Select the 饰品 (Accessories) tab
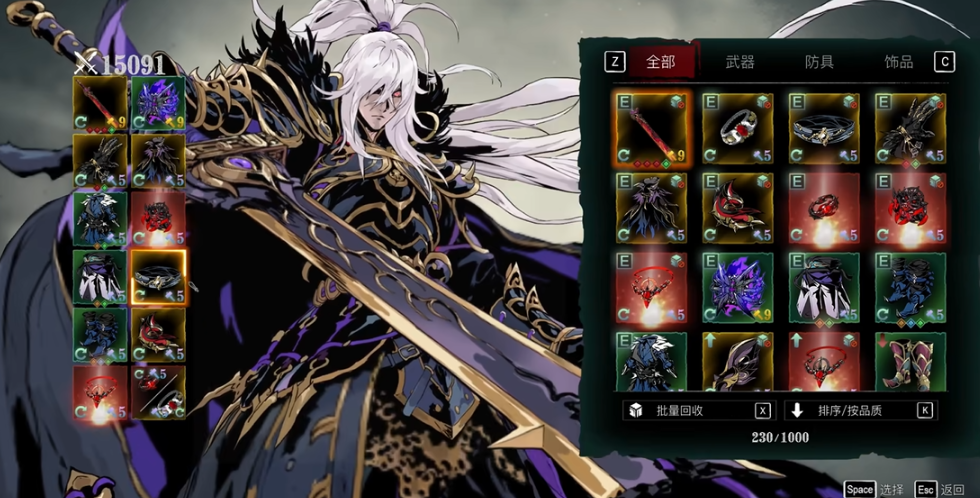Image resolution: width=980 pixels, height=498 pixels. tap(898, 62)
